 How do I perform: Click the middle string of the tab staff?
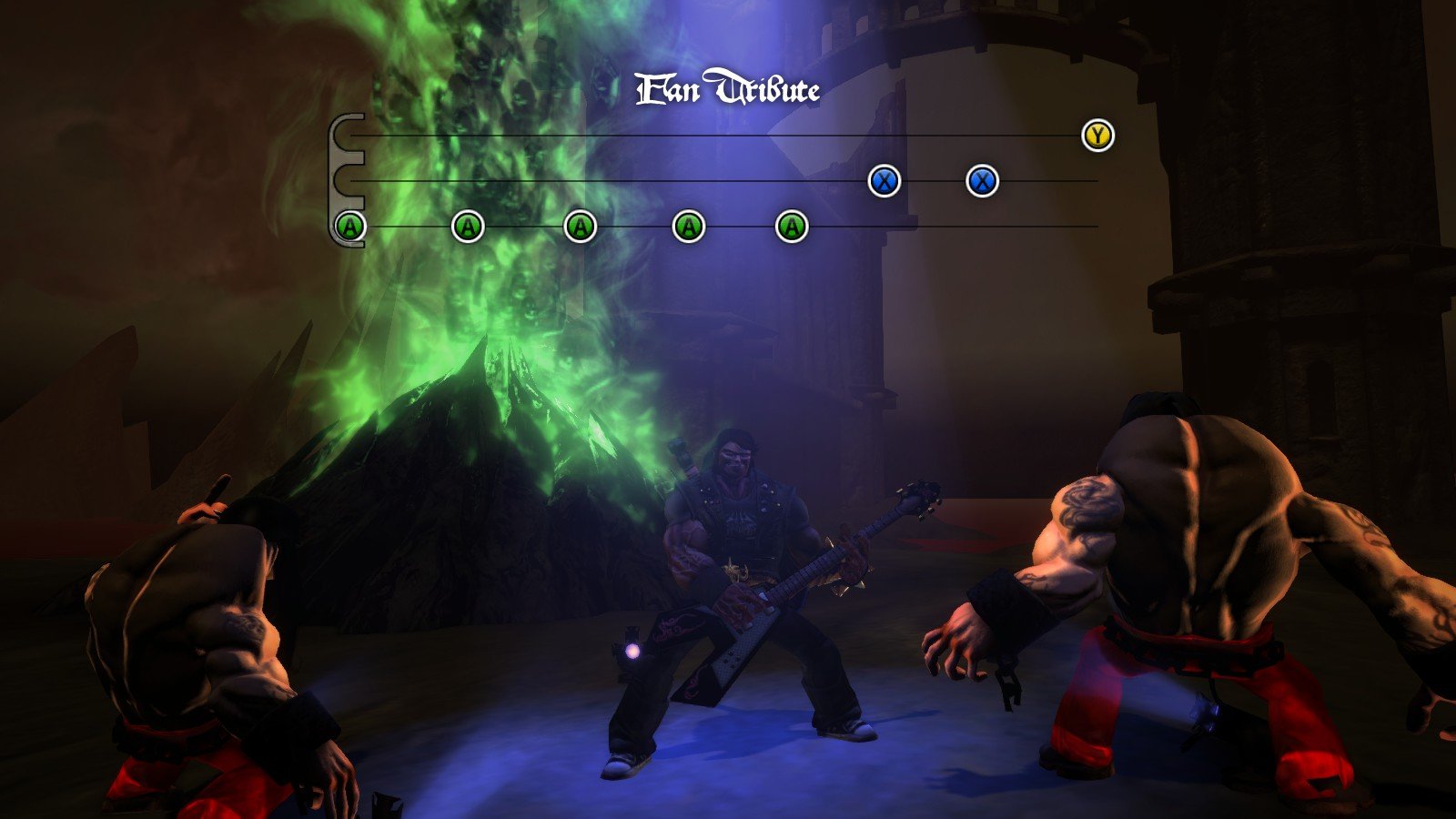[x=637, y=179]
